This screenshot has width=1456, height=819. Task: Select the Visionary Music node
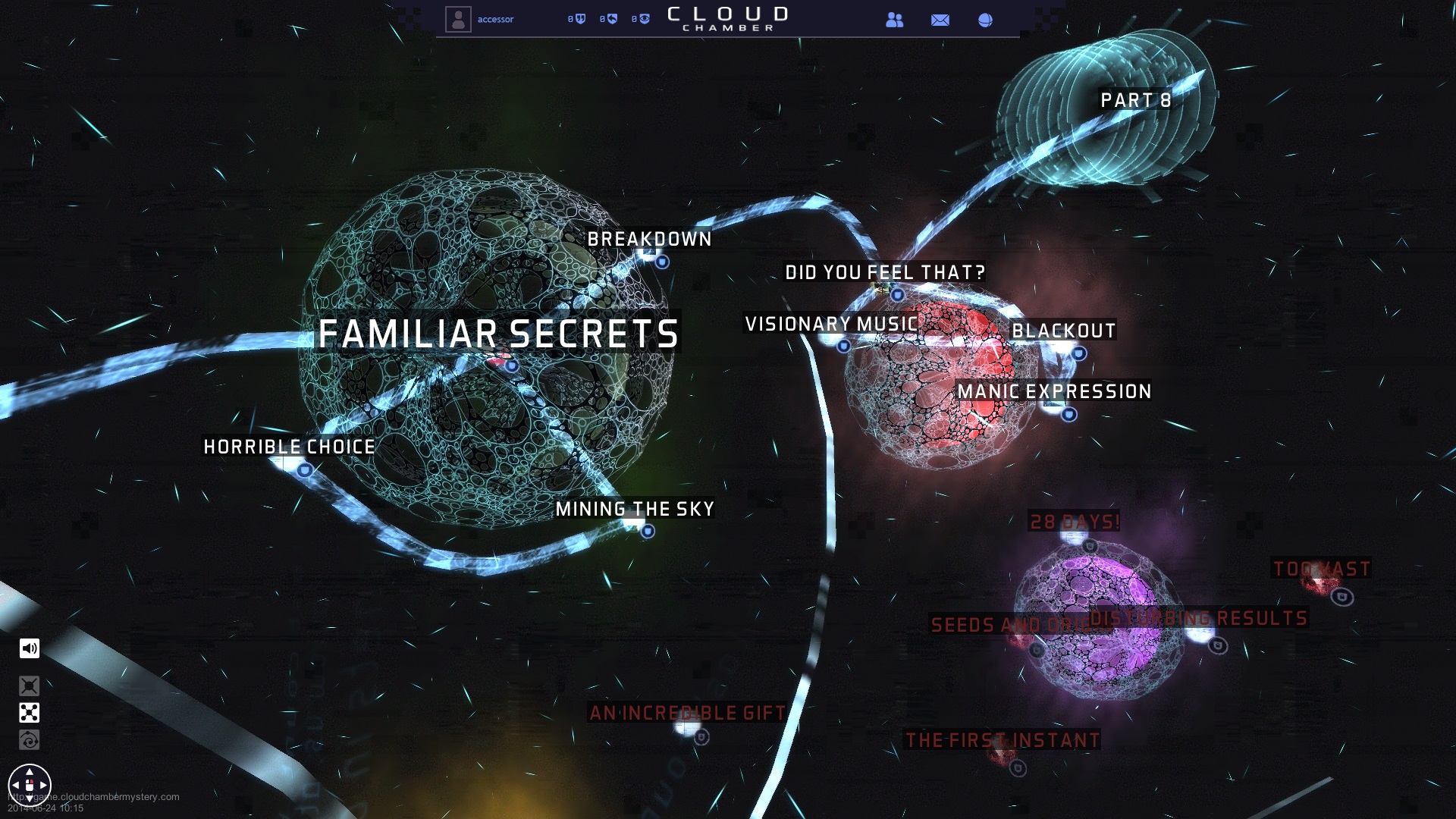[x=831, y=325]
